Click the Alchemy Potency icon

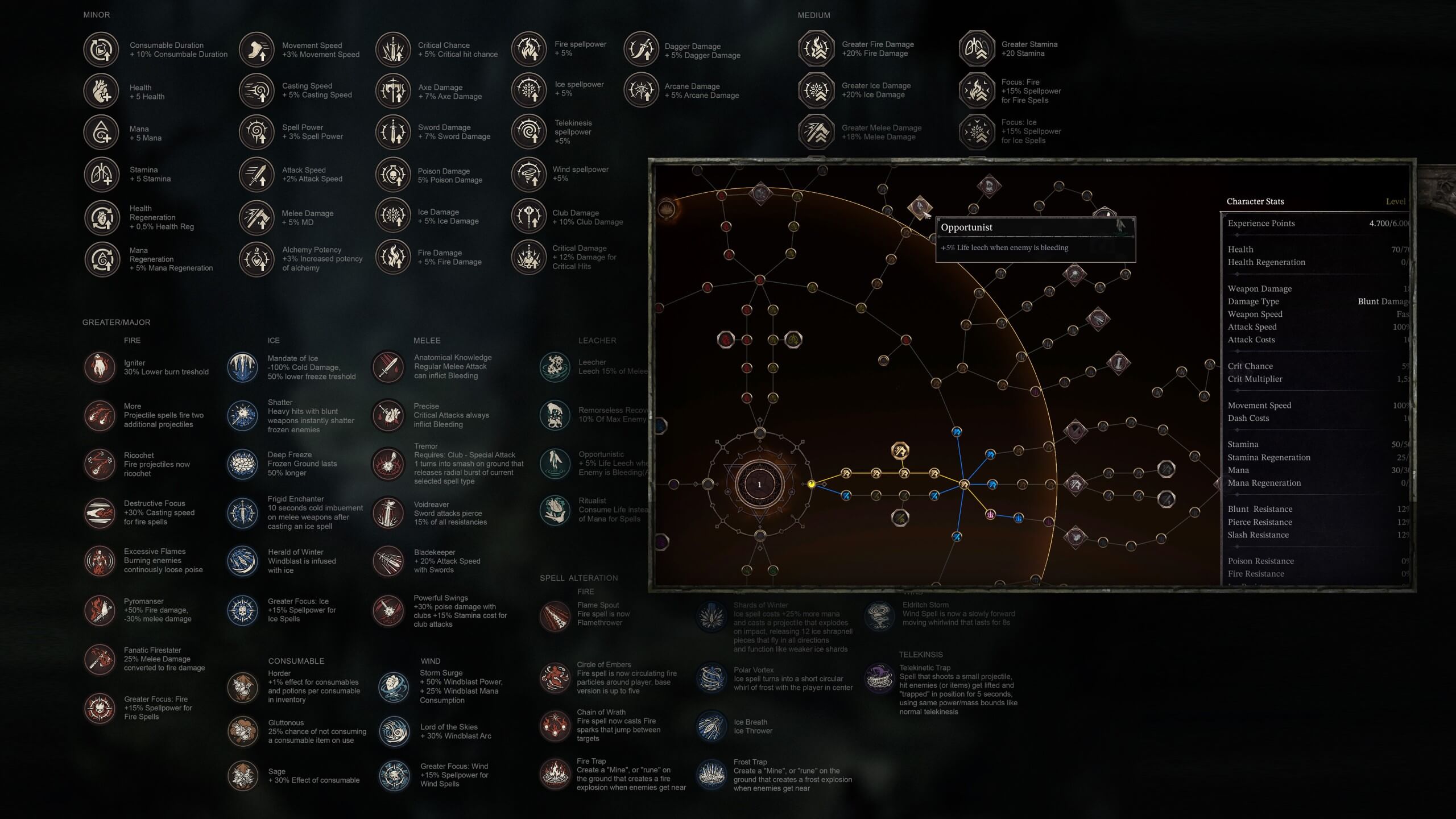[x=256, y=259]
